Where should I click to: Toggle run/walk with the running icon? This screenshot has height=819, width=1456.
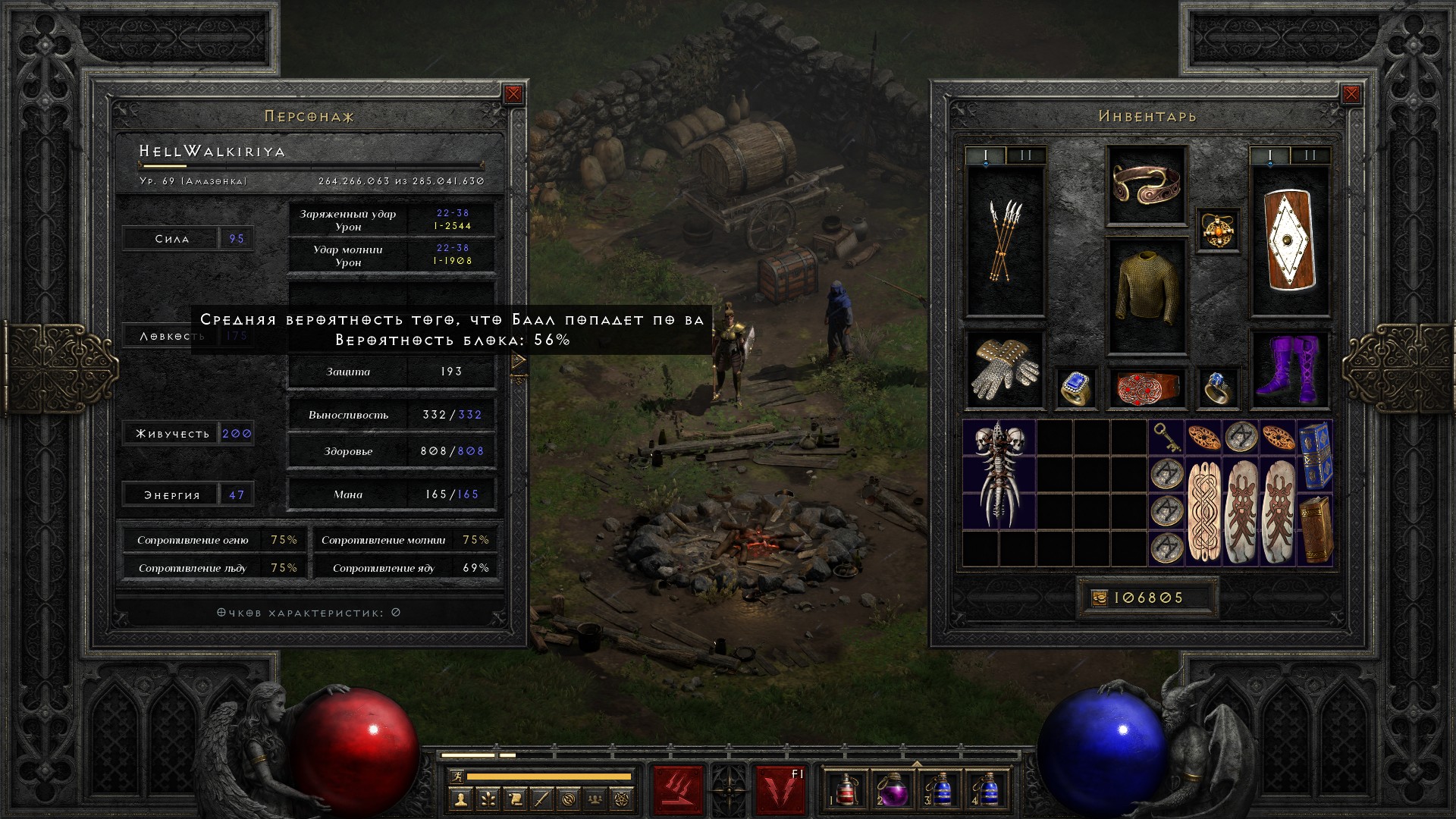456,776
